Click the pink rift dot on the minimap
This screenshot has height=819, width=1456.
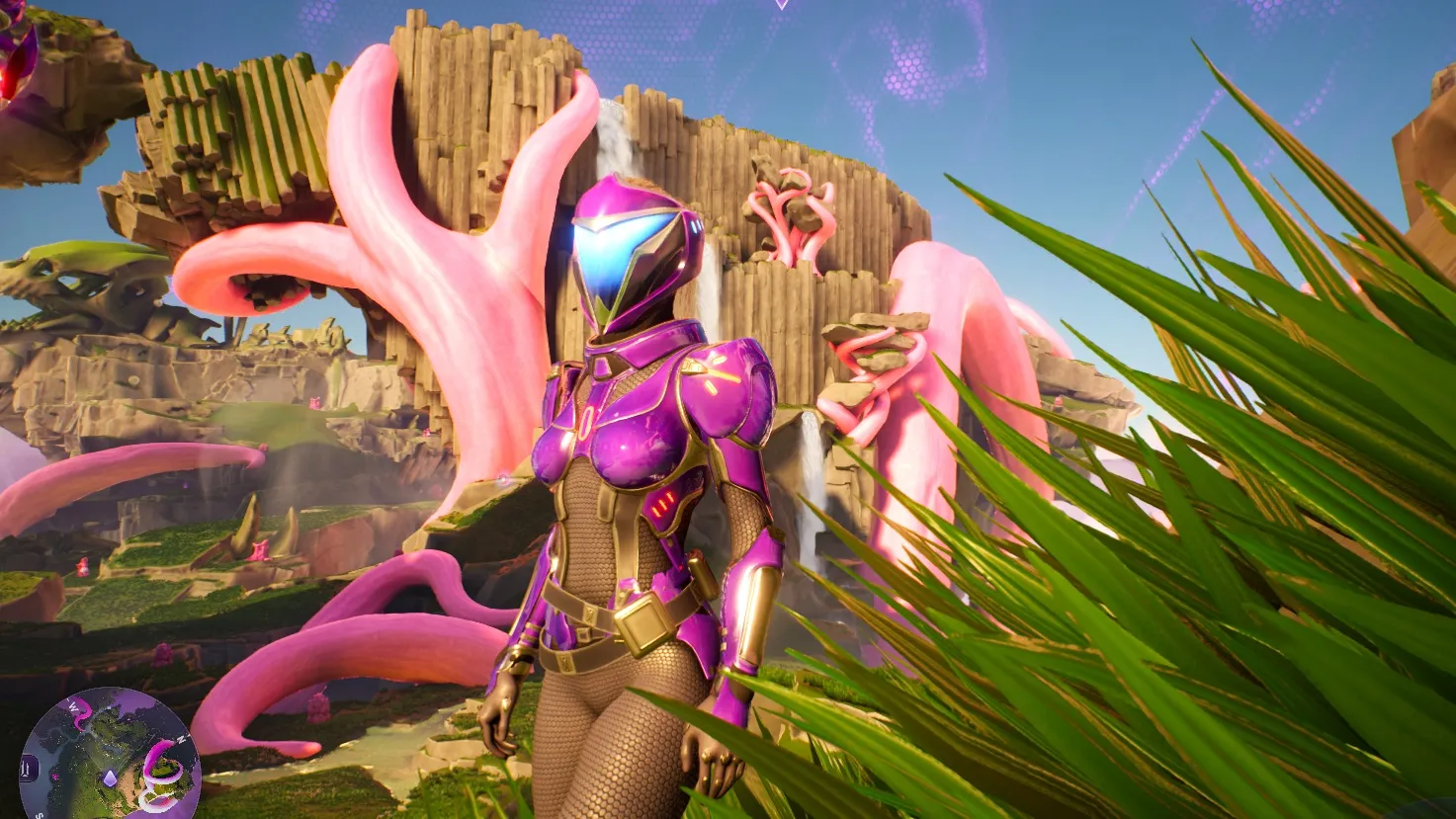click(x=54, y=777)
